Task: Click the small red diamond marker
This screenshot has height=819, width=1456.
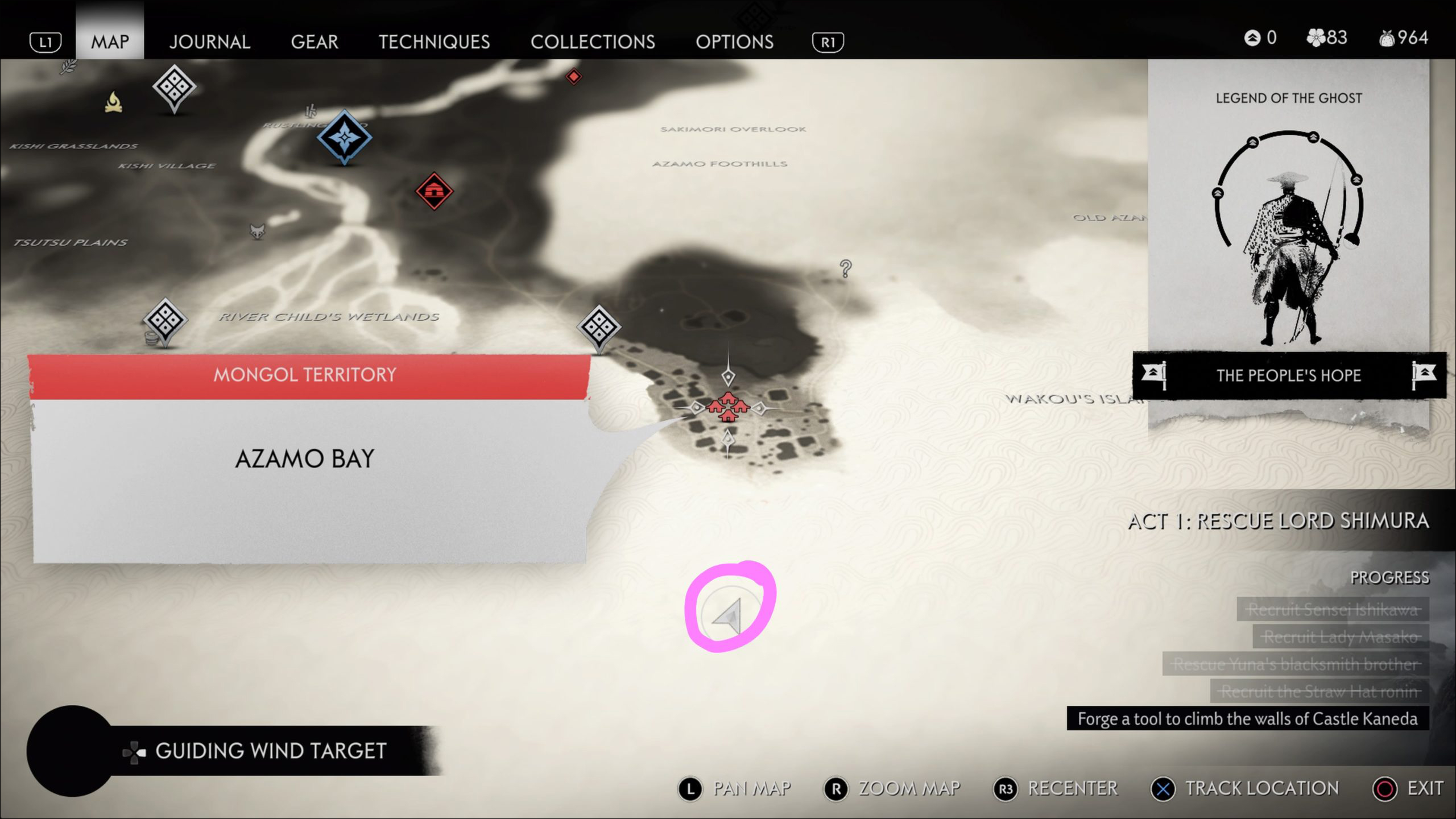Action: (x=573, y=76)
